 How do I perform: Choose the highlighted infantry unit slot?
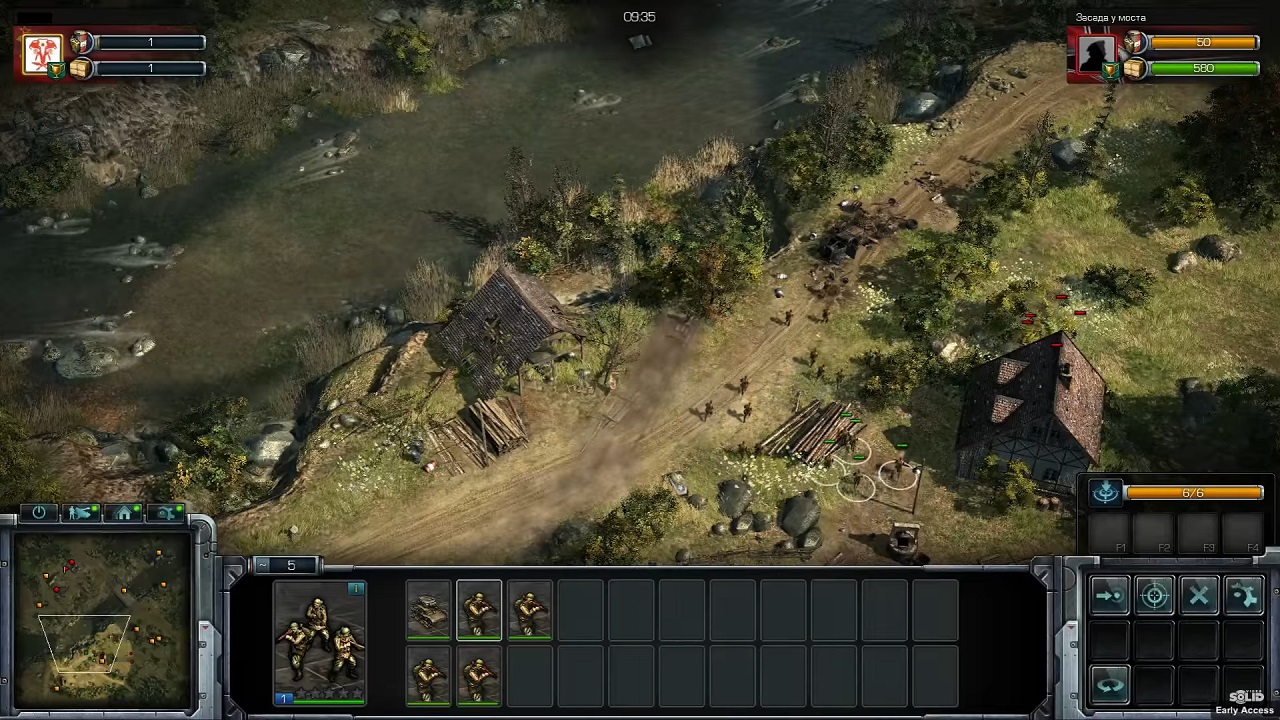click(479, 609)
